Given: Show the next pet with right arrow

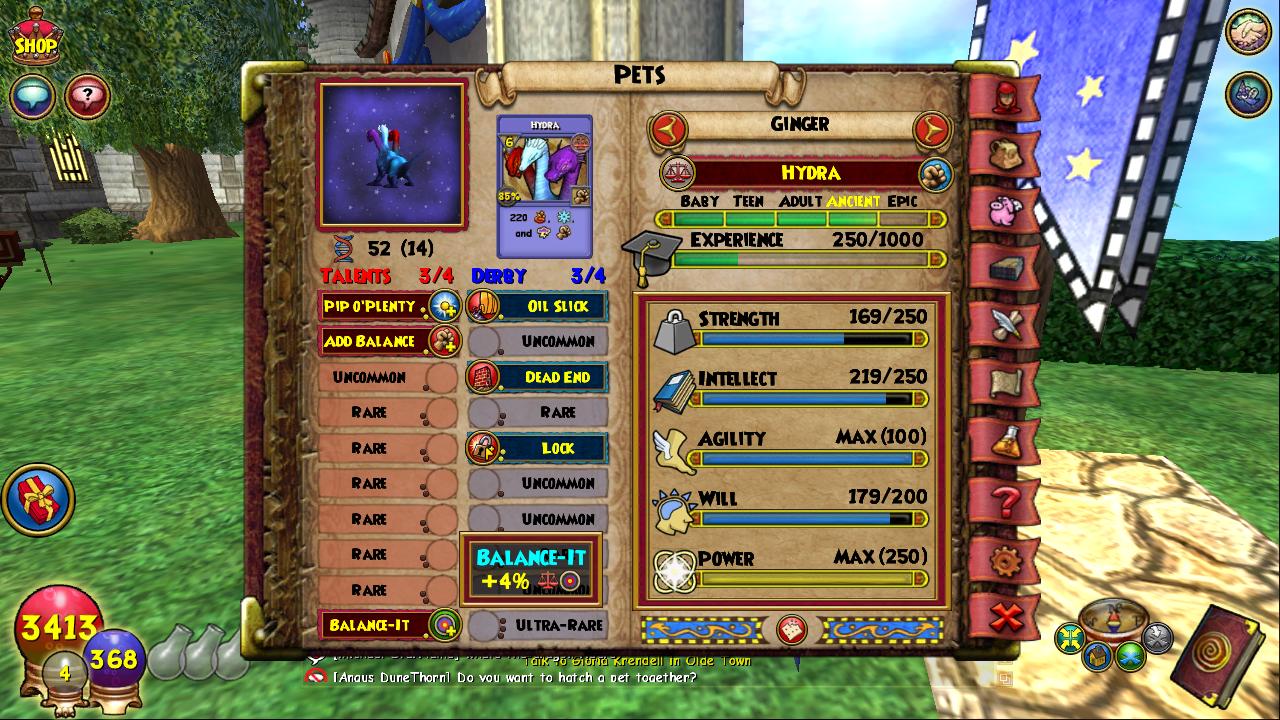Looking at the screenshot, I should (x=931, y=127).
